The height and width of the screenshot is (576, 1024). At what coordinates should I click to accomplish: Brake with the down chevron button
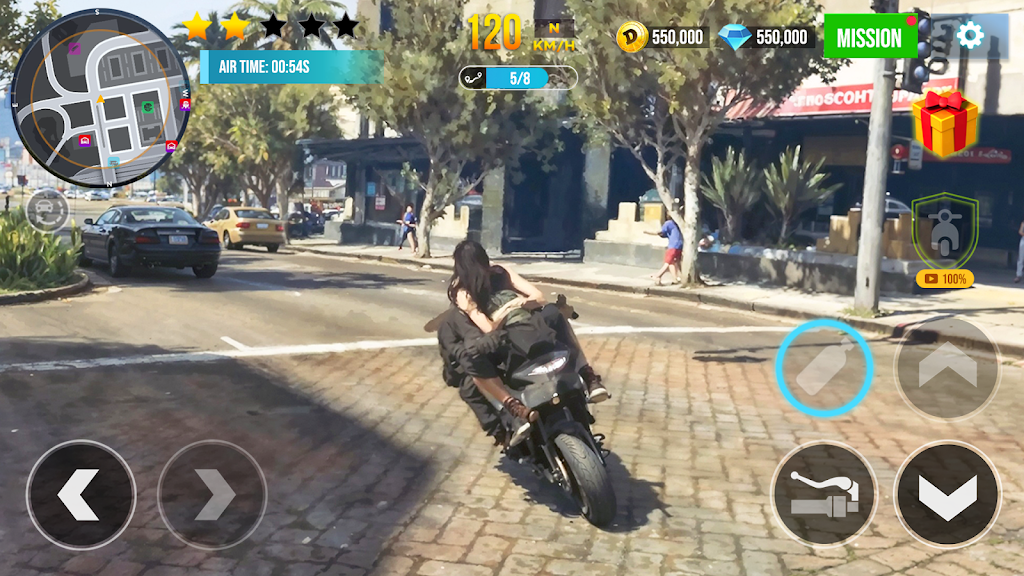coord(946,493)
